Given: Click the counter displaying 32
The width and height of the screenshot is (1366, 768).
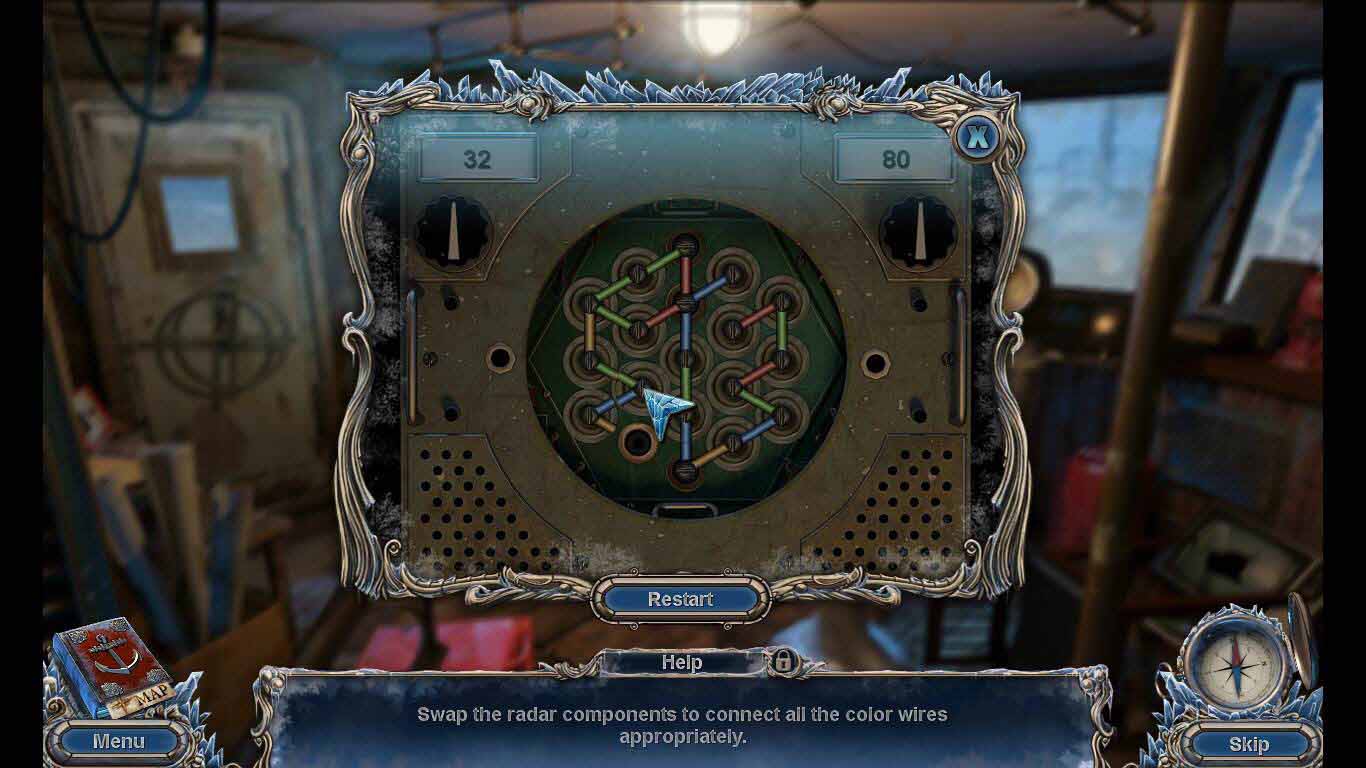Looking at the screenshot, I should click(477, 158).
